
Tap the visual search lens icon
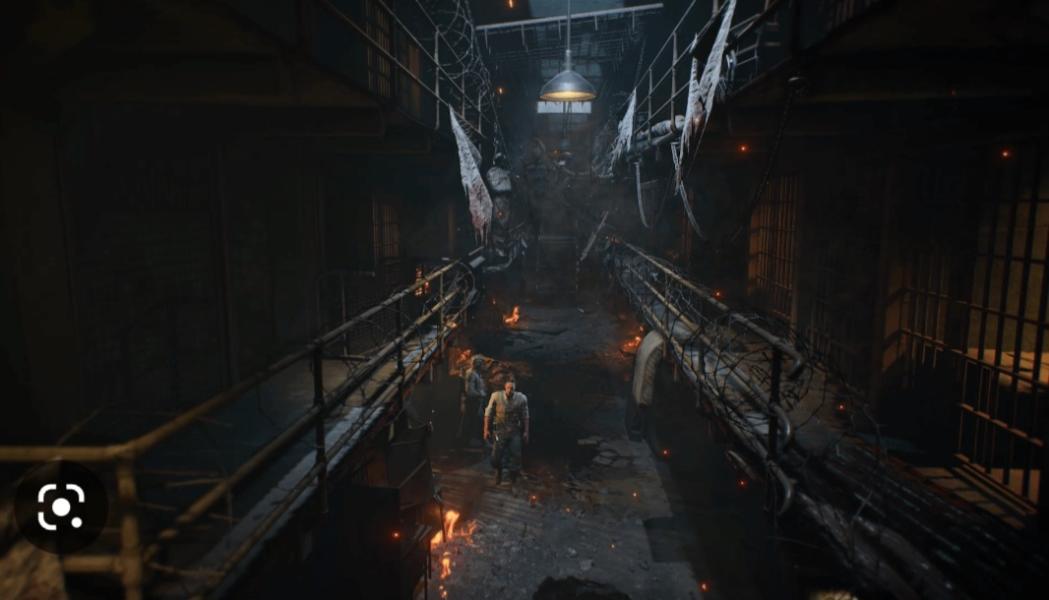click(61, 508)
